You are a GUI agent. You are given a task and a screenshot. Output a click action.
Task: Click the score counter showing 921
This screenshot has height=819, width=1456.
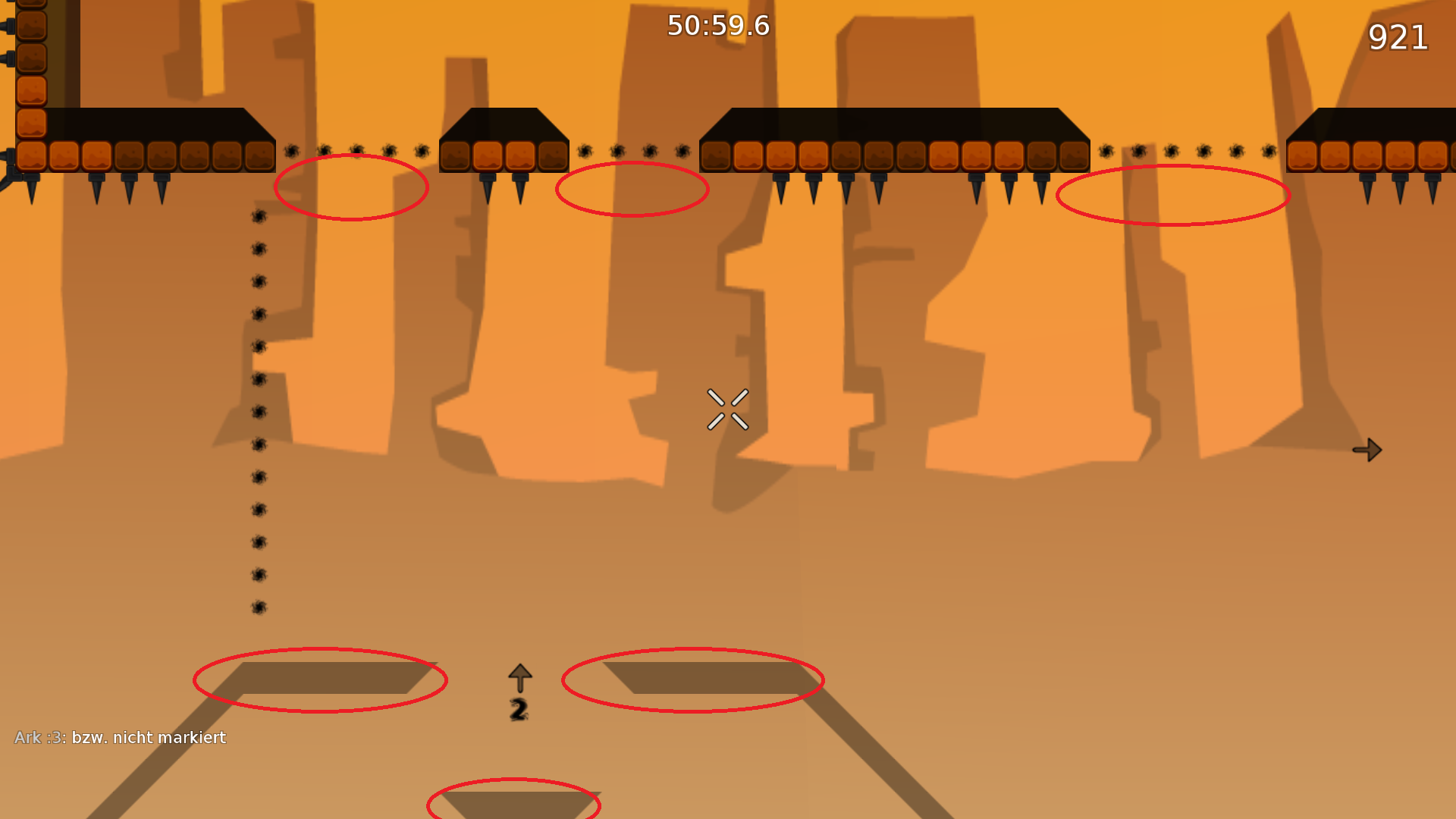pyautogui.click(x=1398, y=37)
